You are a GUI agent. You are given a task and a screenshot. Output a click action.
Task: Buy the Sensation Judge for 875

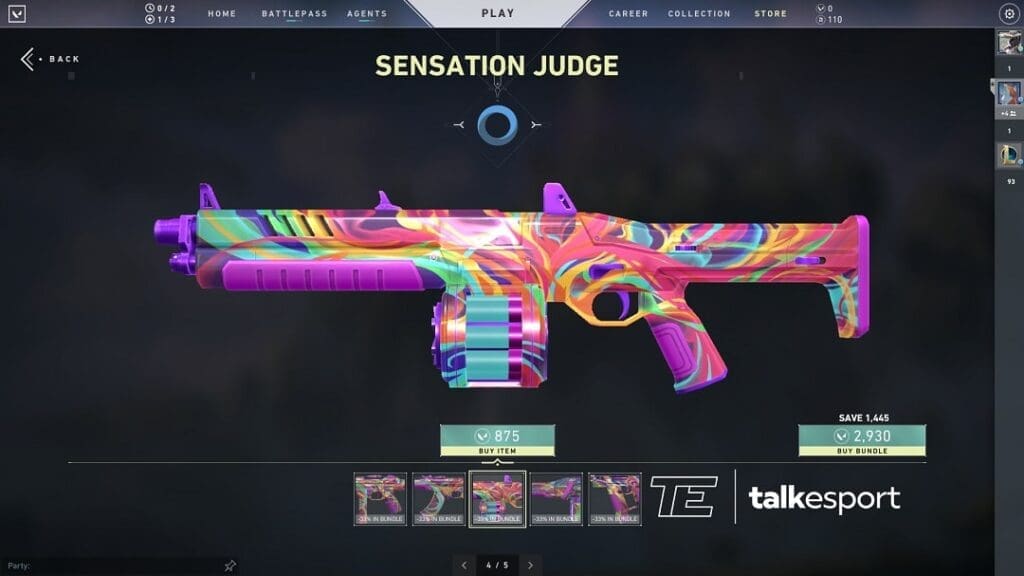tap(497, 441)
